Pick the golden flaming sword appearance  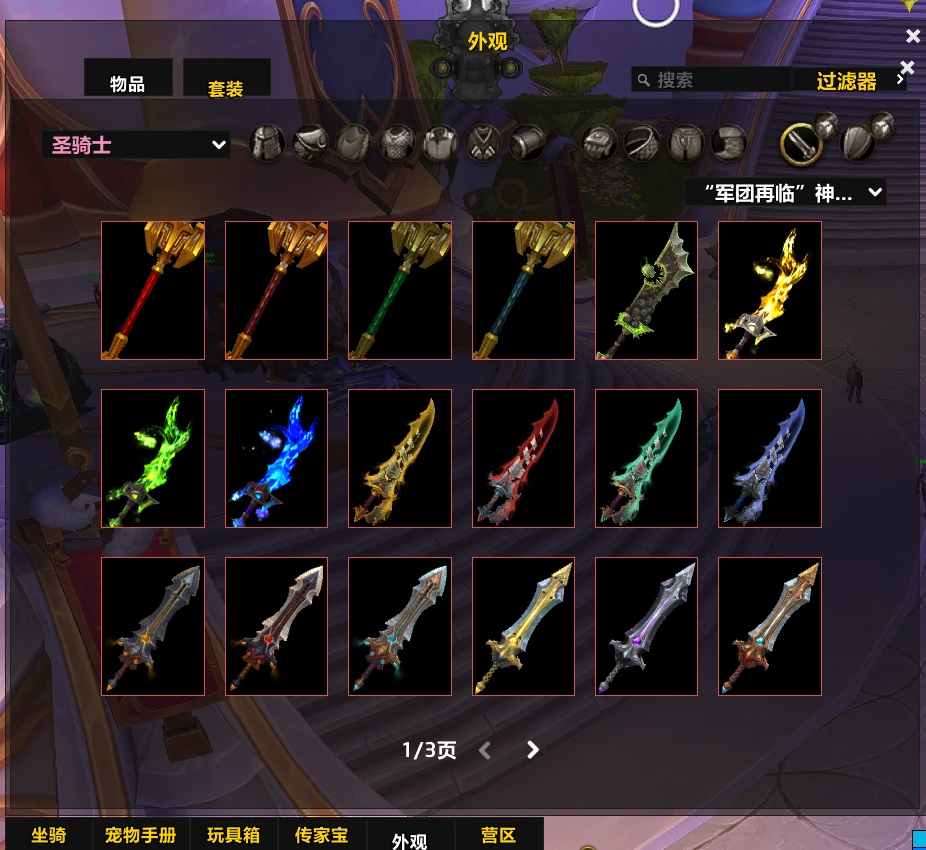tap(770, 290)
